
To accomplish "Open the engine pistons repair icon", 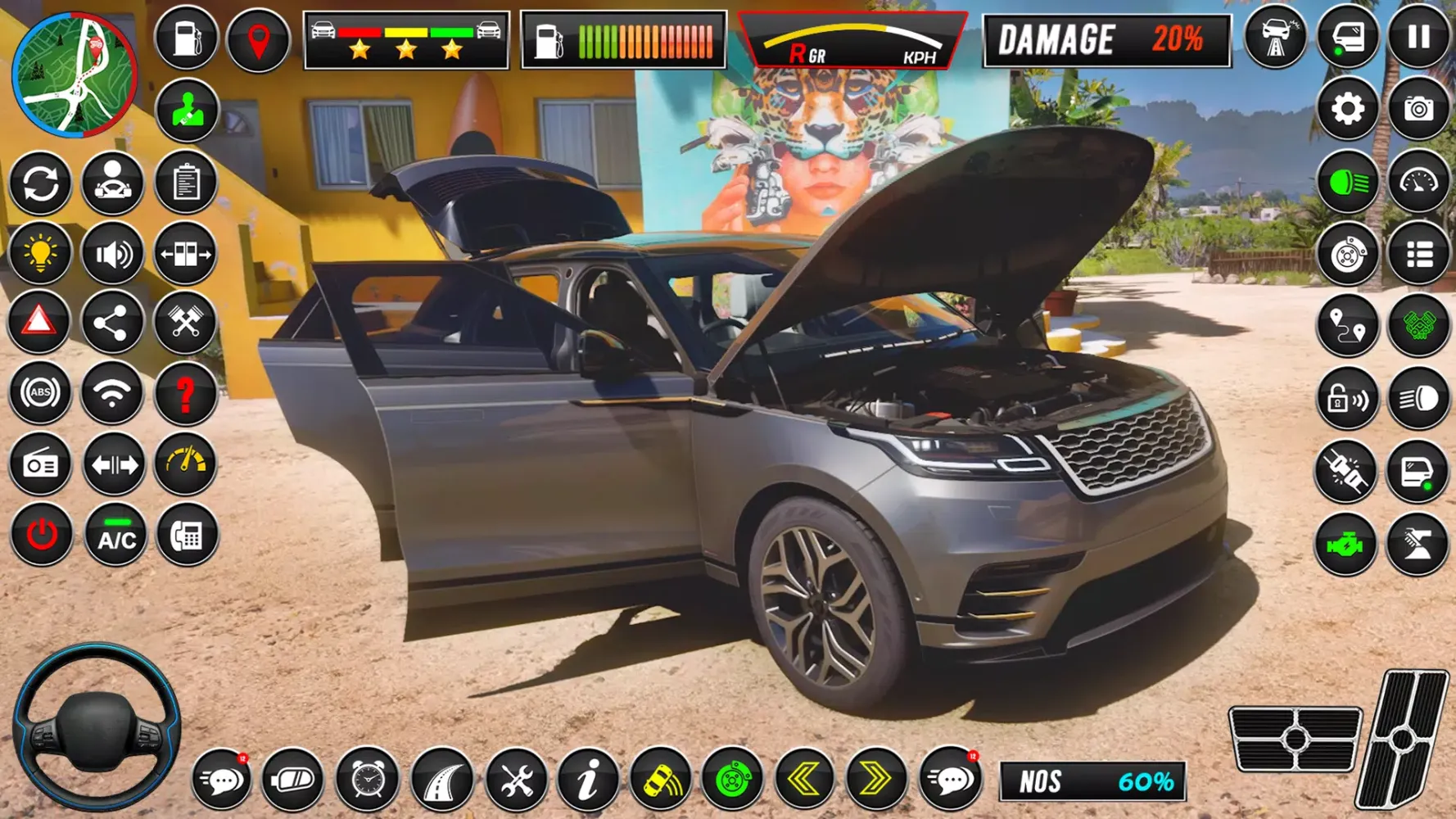I will (186, 322).
